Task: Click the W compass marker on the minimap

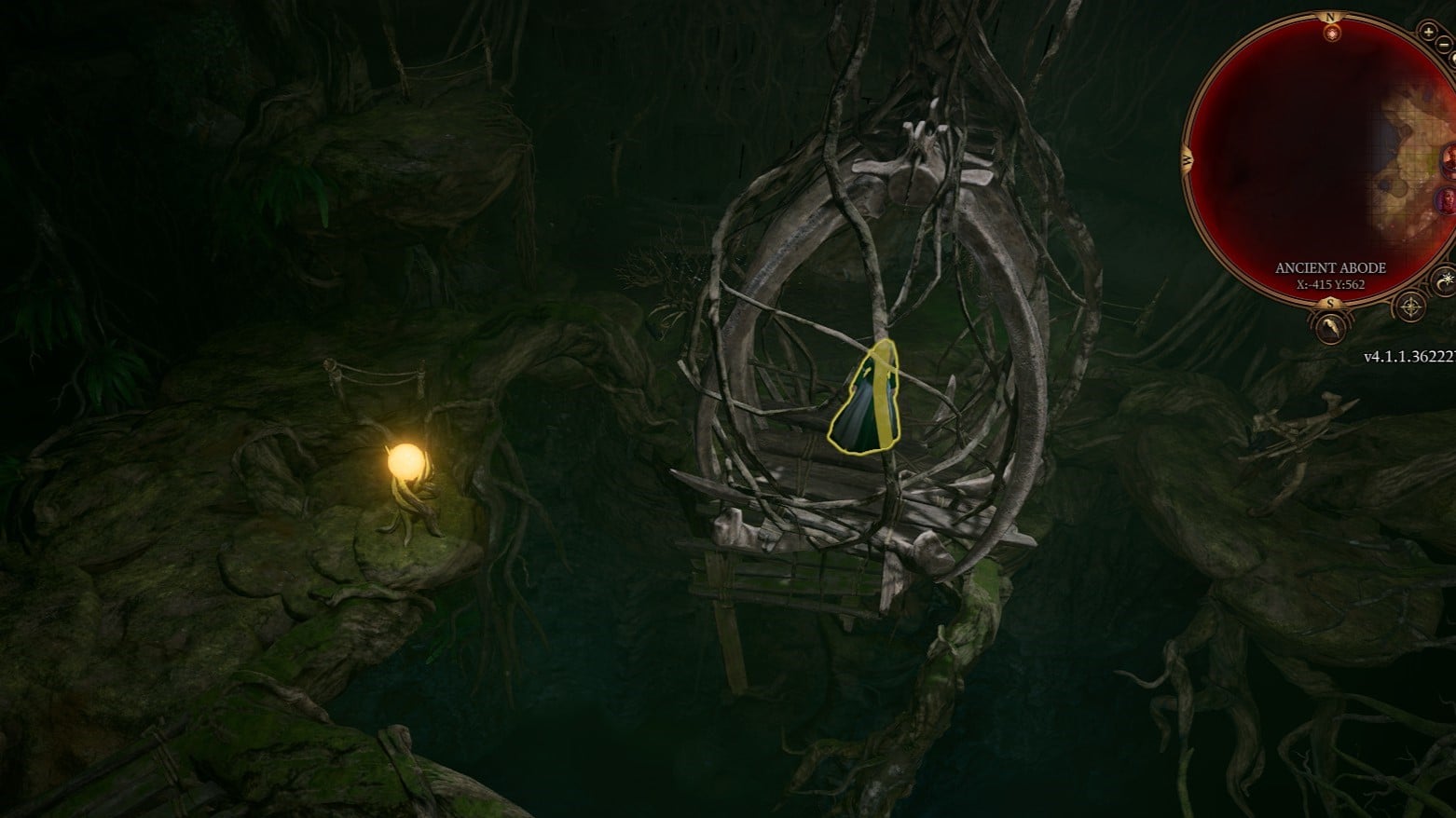Action: point(1187,158)
